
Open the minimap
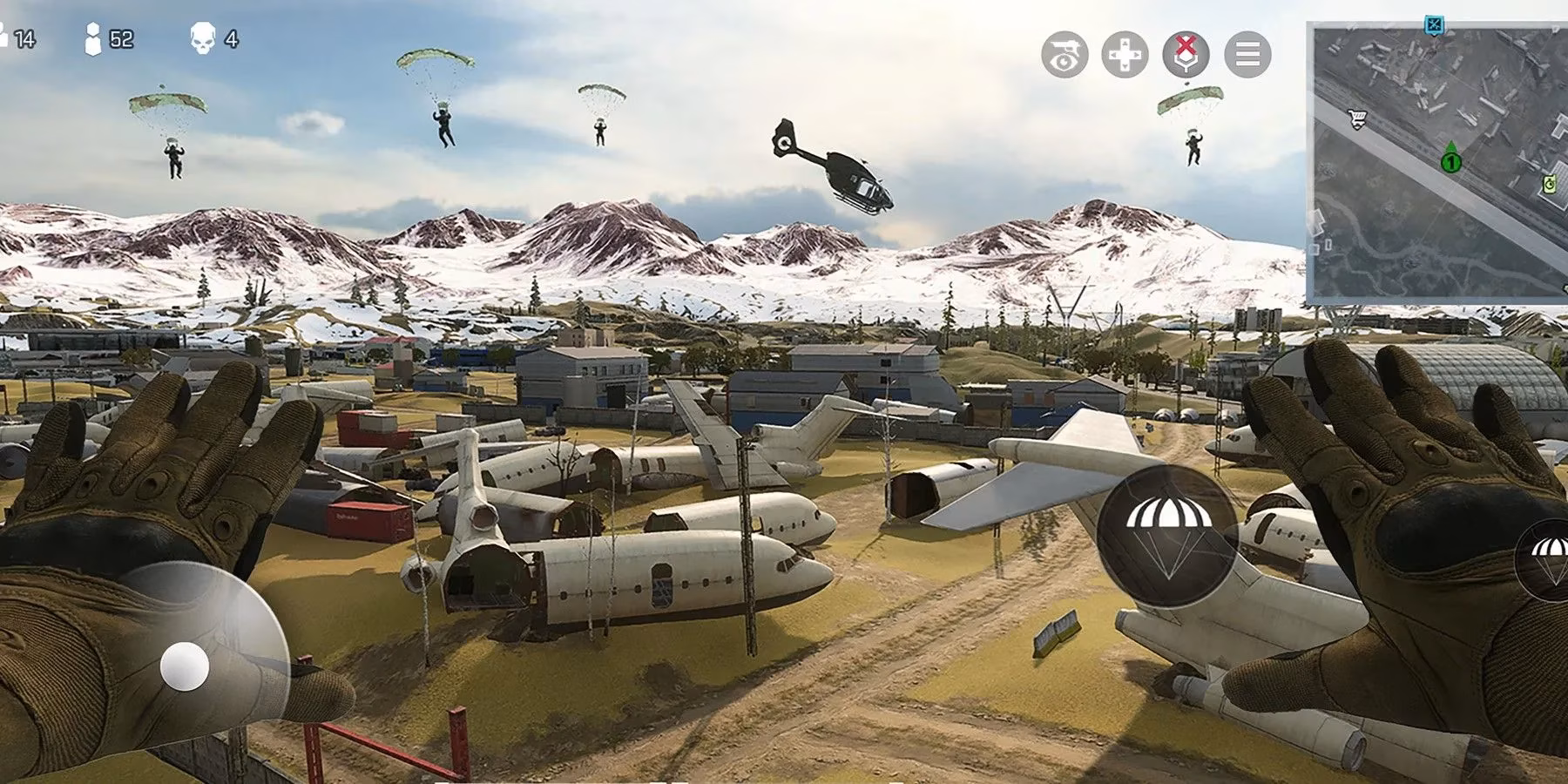pos(1439,166)
